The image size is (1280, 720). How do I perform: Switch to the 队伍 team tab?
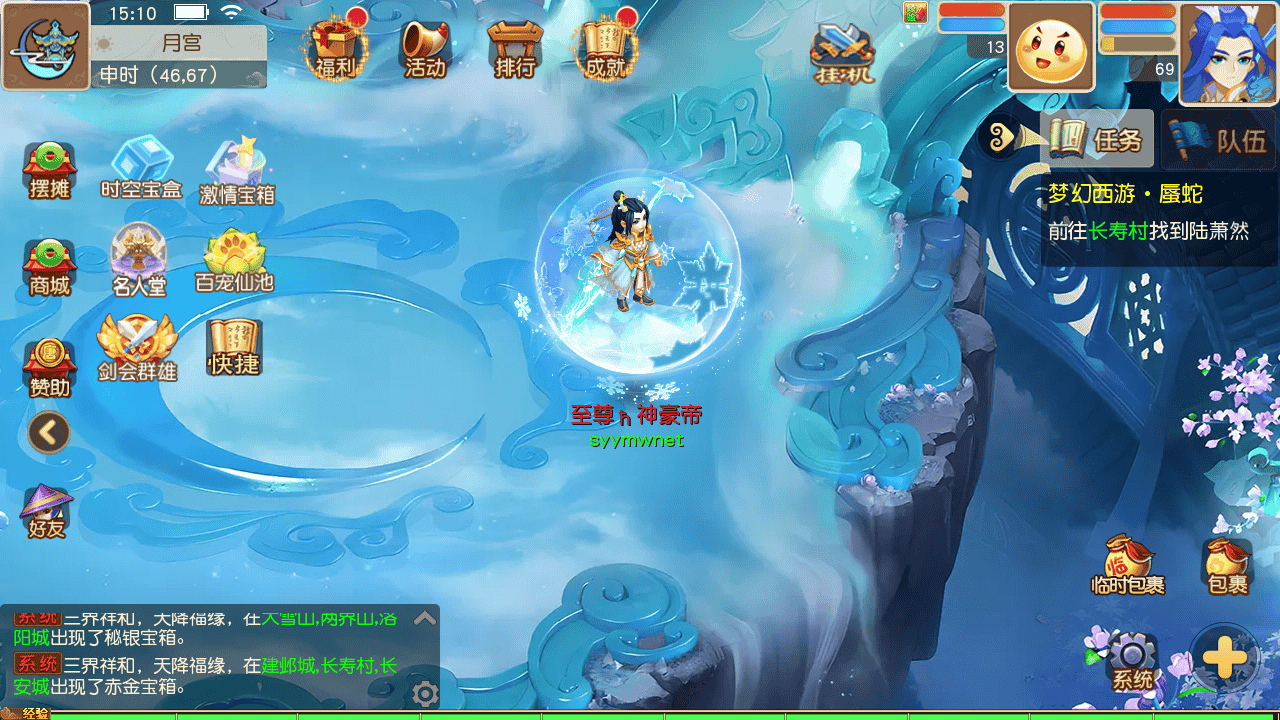1220,139
